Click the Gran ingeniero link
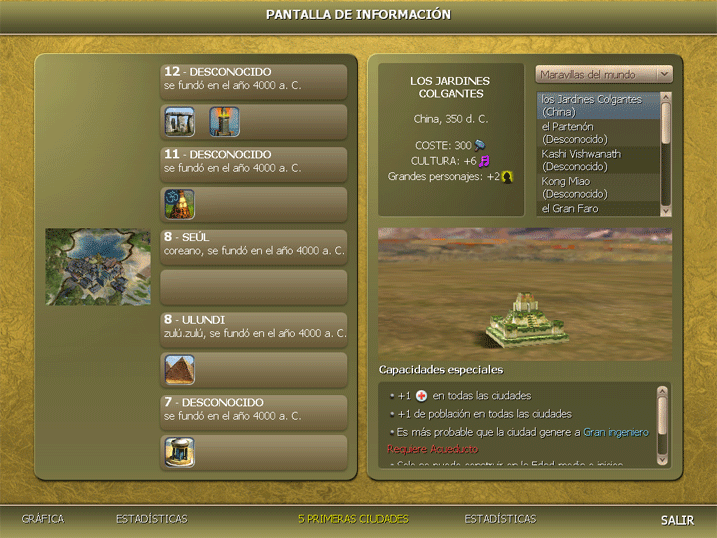717x538 pixels. coord(615,432)
